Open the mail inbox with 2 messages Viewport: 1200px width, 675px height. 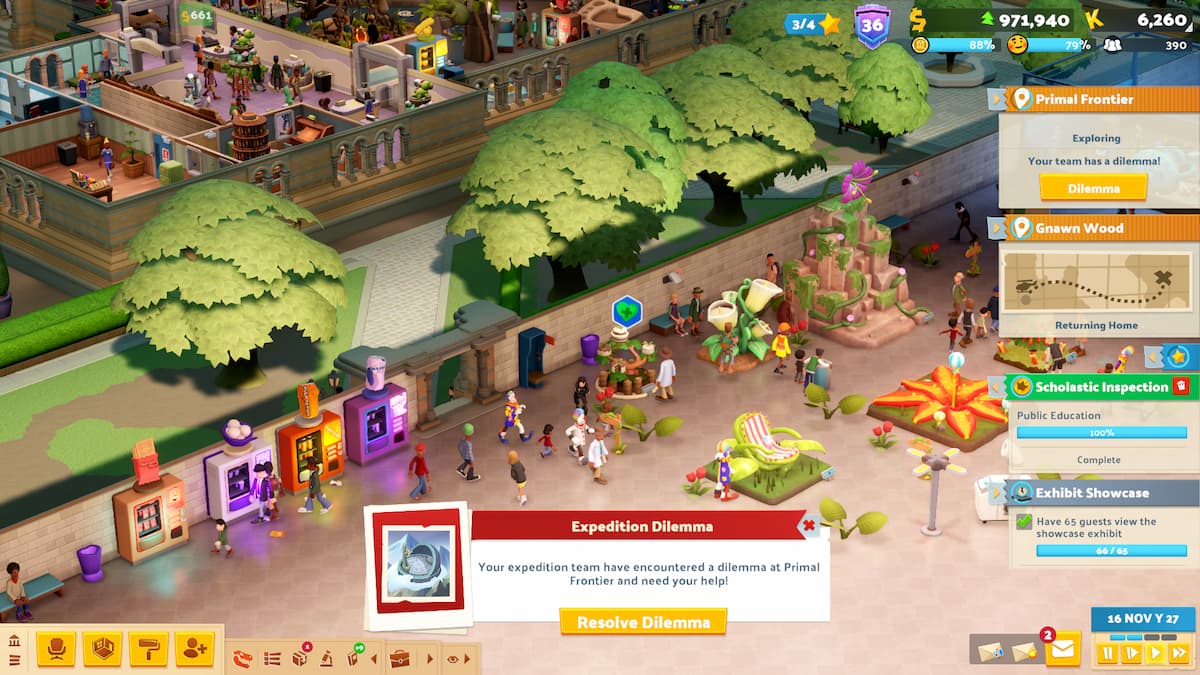pyautogui.click(x=1062, y=650)
